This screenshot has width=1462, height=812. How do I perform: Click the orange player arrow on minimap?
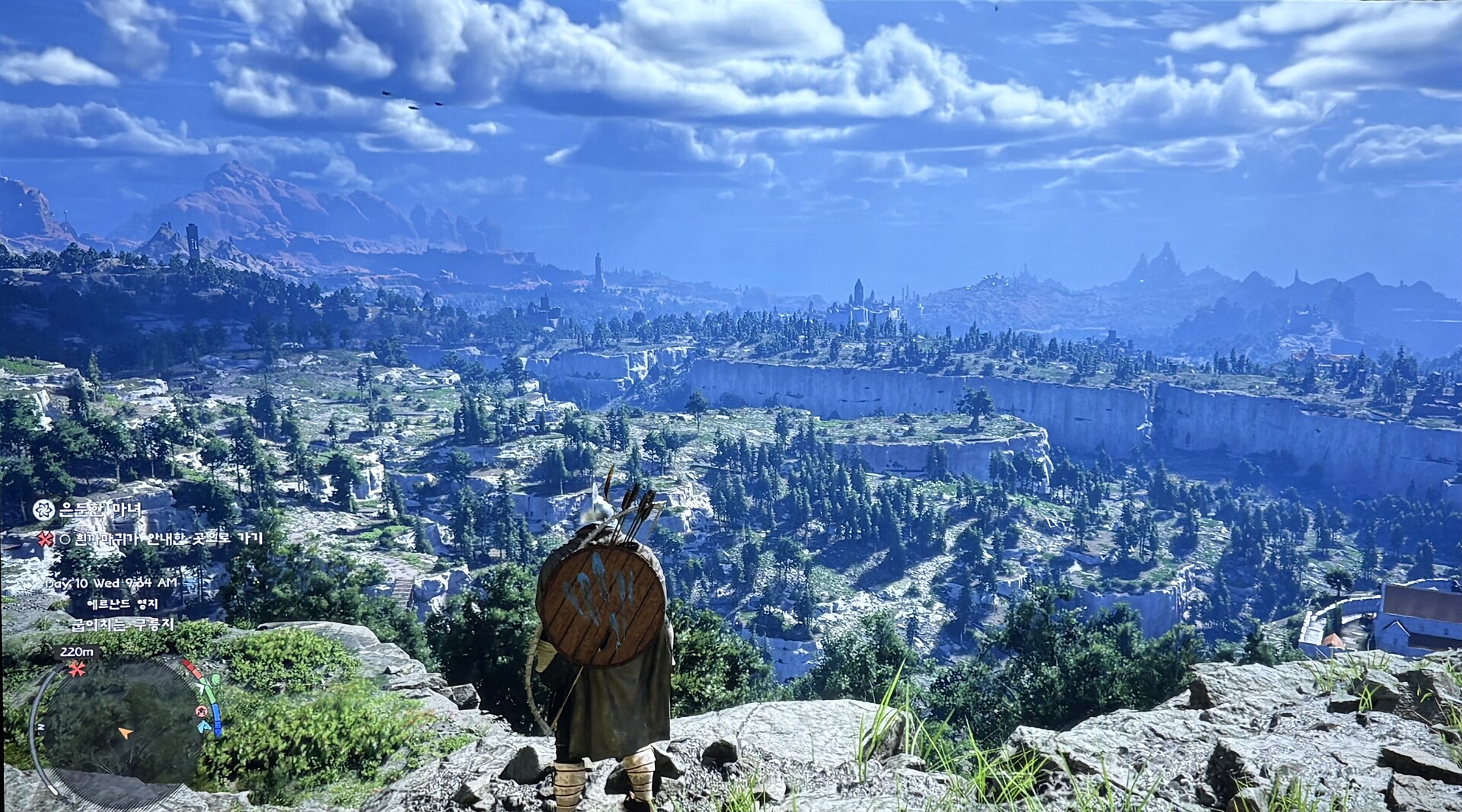(x=125, y=733)
